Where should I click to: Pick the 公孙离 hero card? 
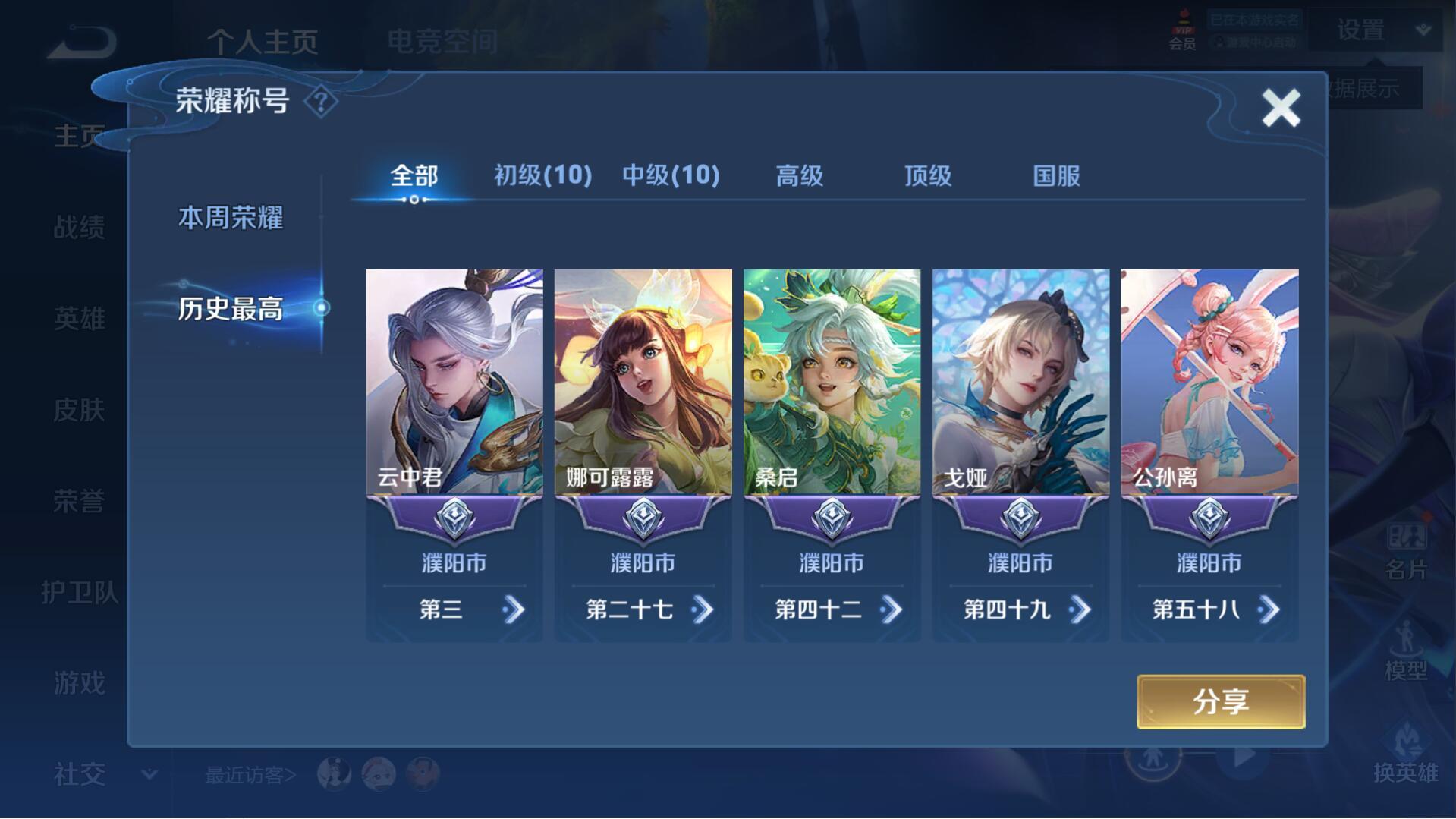point(1209,382)
